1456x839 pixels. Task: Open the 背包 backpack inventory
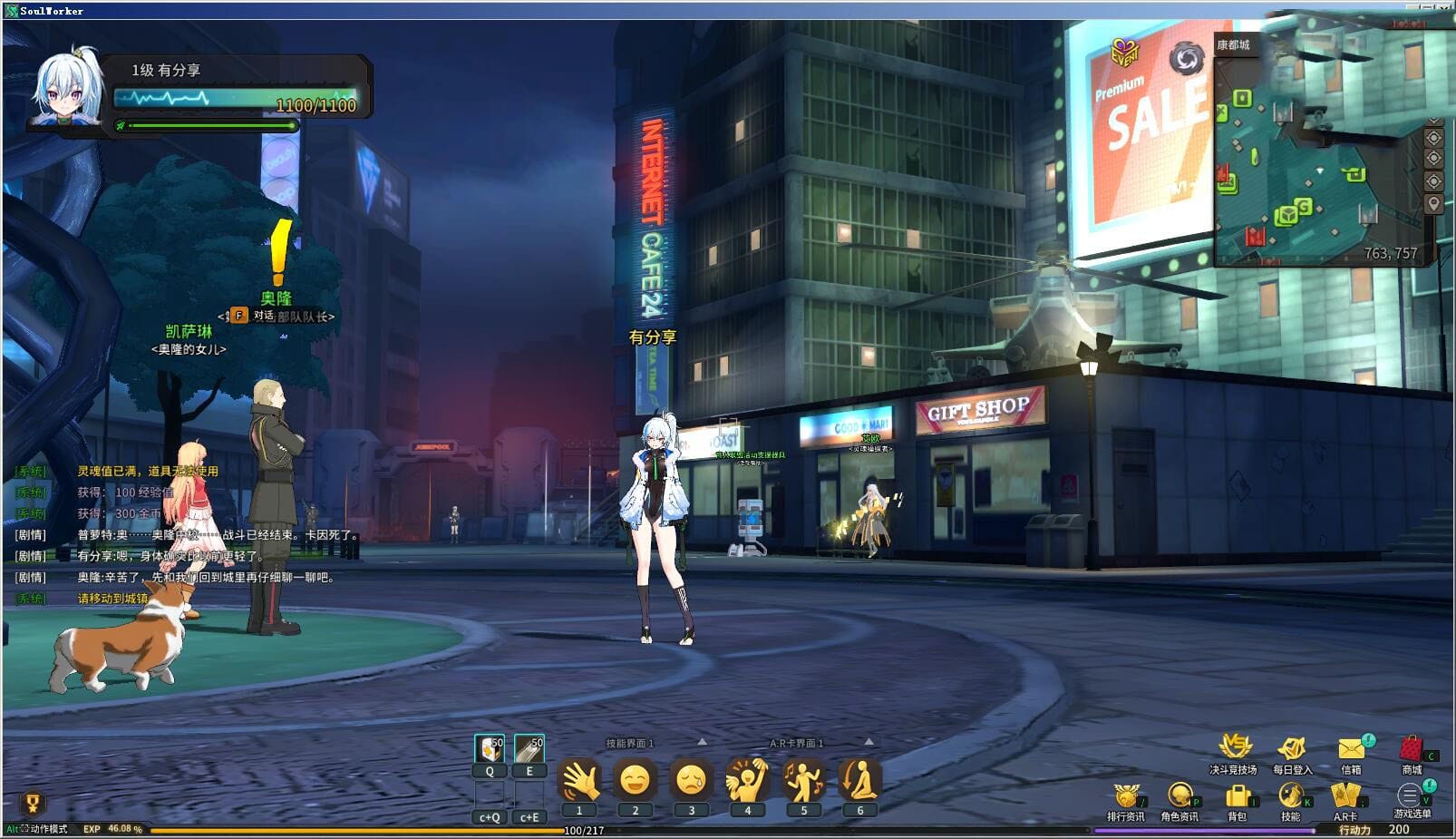[1238, 797]
